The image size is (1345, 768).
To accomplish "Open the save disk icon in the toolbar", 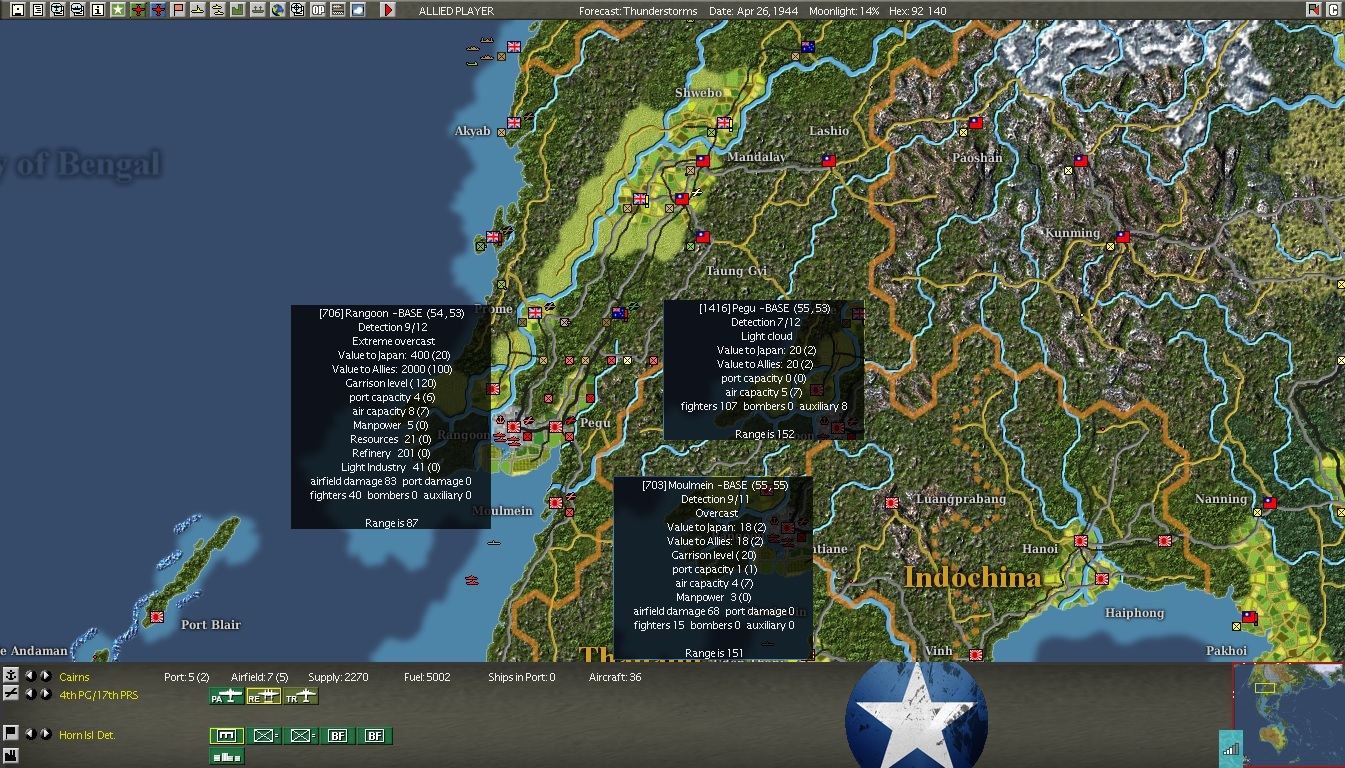I will 17,10.
